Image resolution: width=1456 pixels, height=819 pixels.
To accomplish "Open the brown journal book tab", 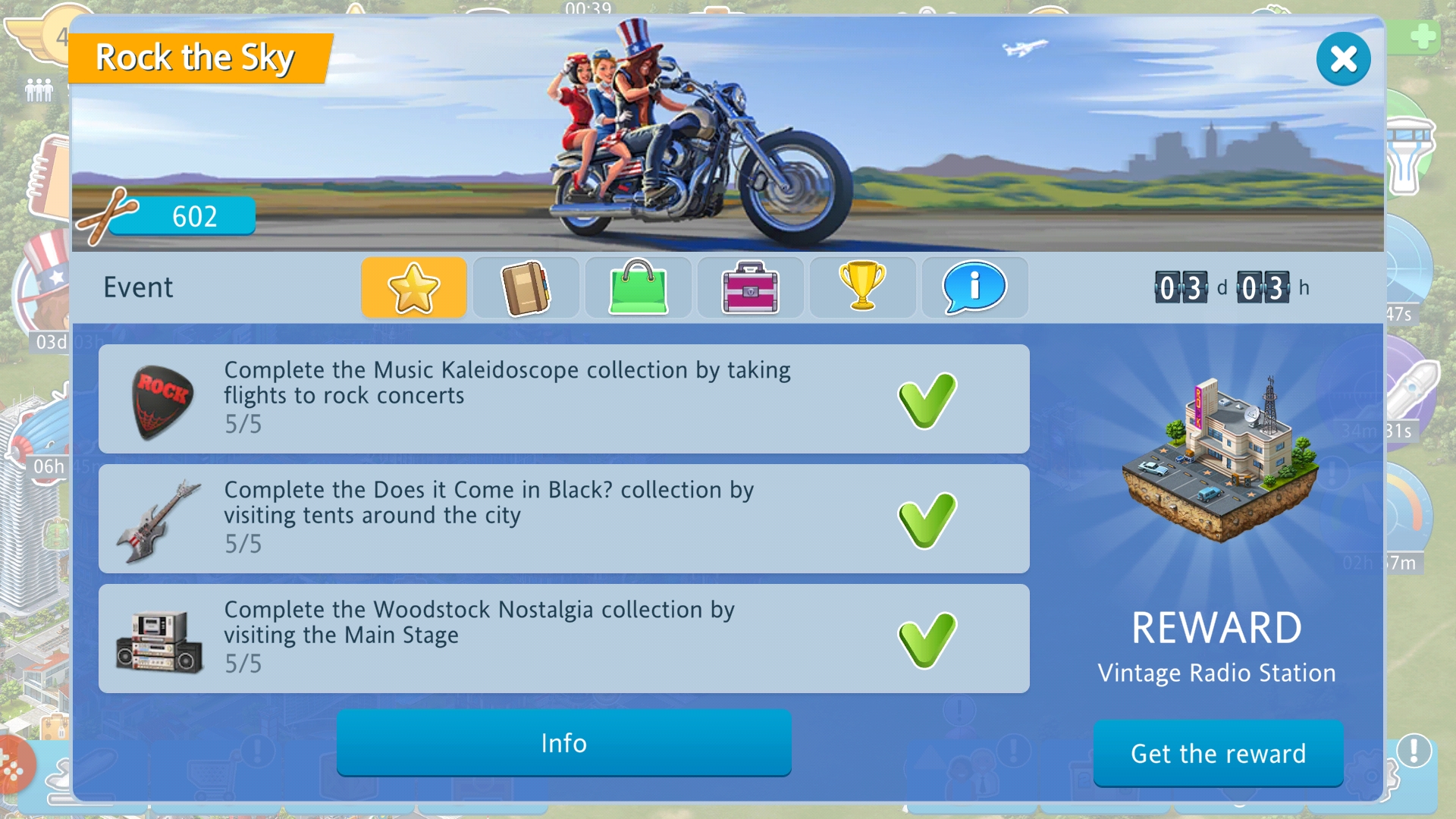I will pos(526,287).
